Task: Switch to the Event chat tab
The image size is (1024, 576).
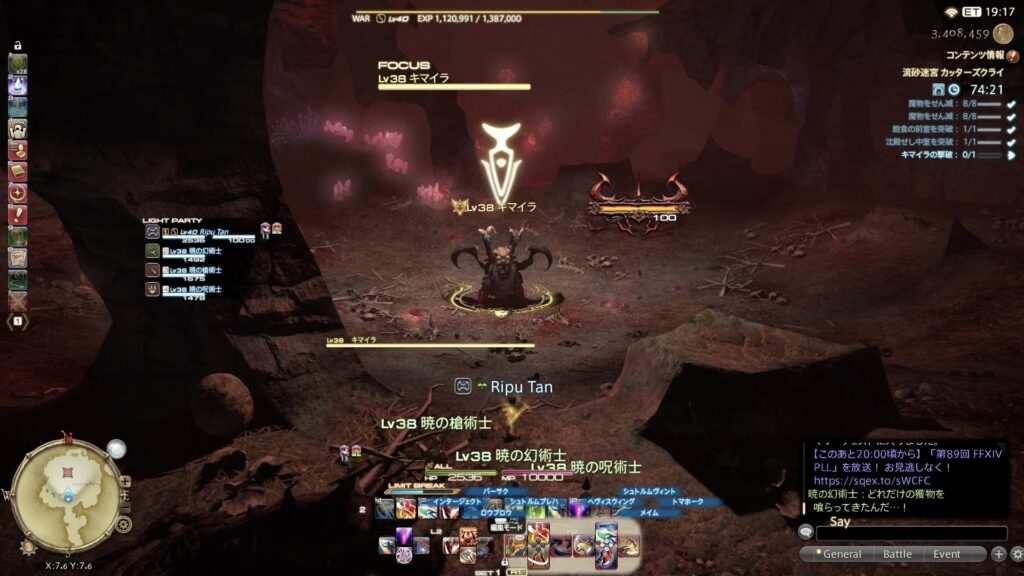Action: 946,554
